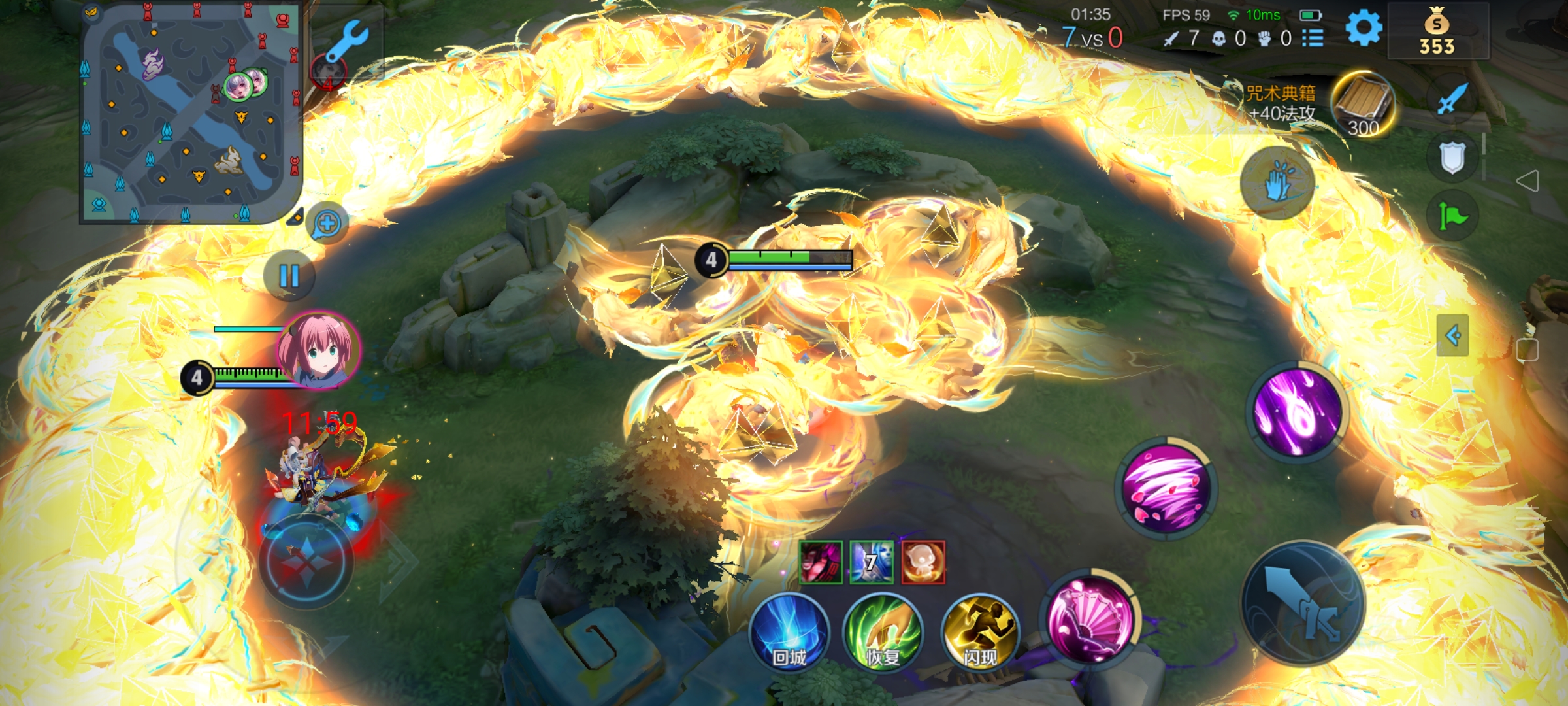The height and width of the screenshot is (706, 1568).
Task: Open the scoreboard list icon
Action: [1313, 38]
